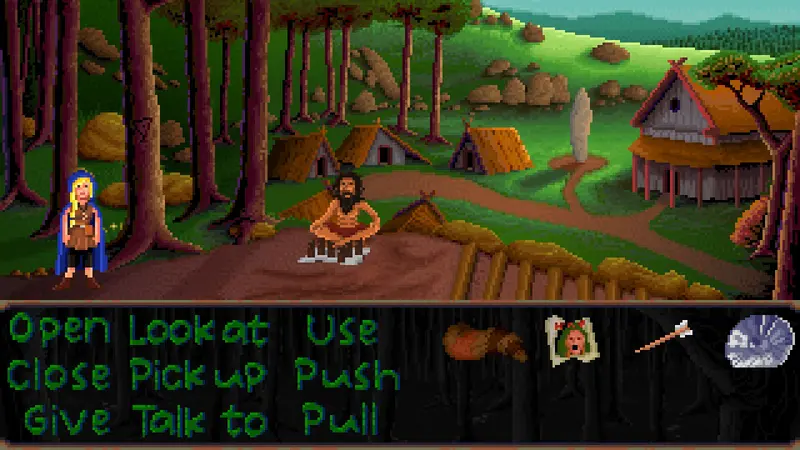Select the Close verb
The height and width of the screenshot is (450, 800).
[60, 375]
